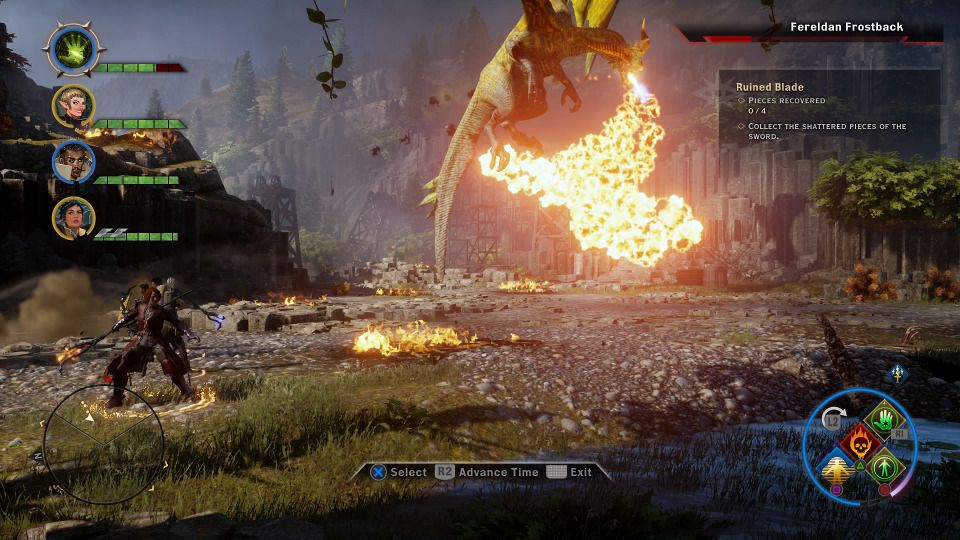The image size is (960, 540).
Task: Click the blue trident focus icon
Action: tap(897, 374)
